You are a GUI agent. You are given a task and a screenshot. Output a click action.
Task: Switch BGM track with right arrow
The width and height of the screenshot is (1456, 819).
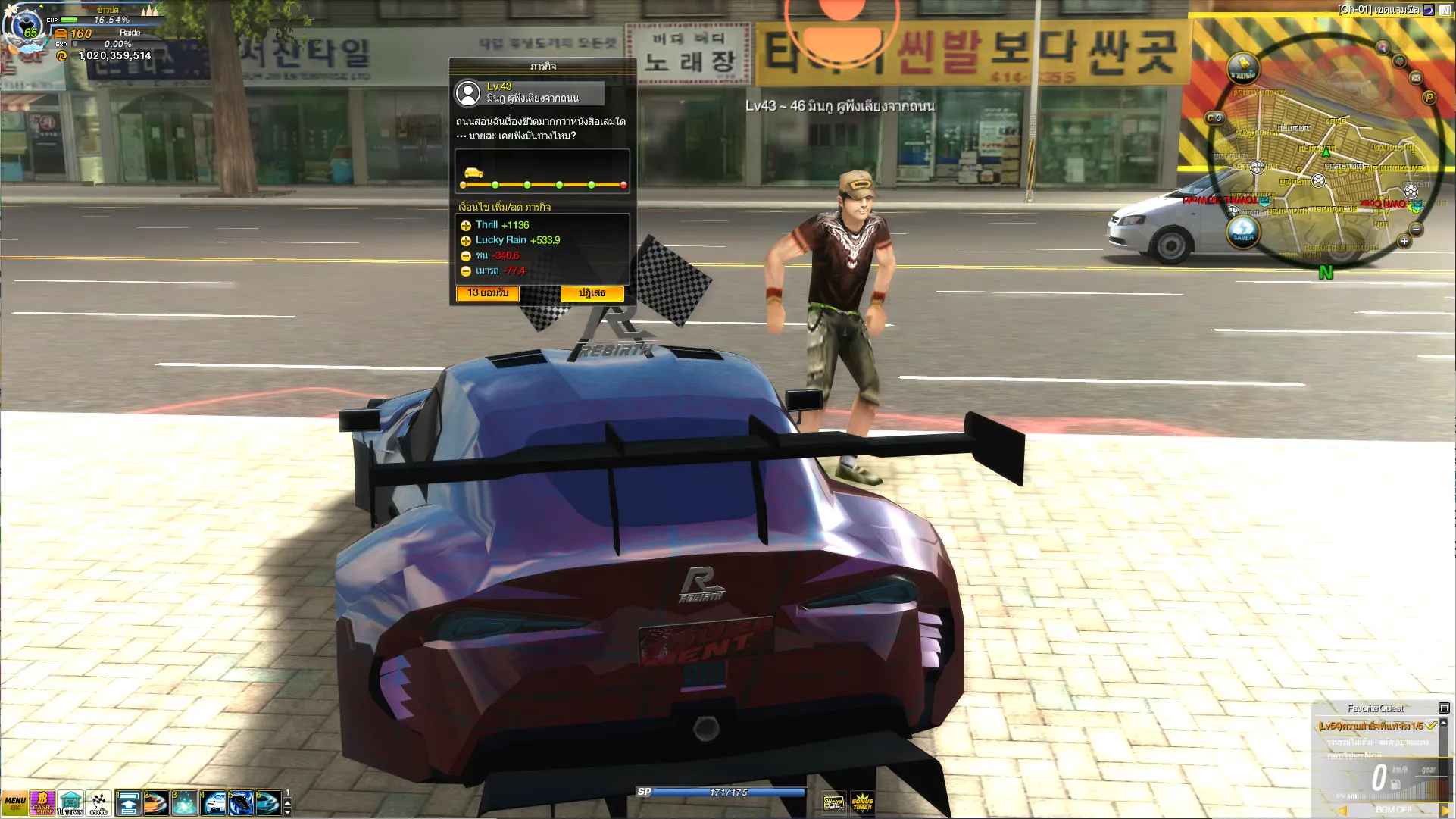pyautogui.click(x=1445, y=811)
